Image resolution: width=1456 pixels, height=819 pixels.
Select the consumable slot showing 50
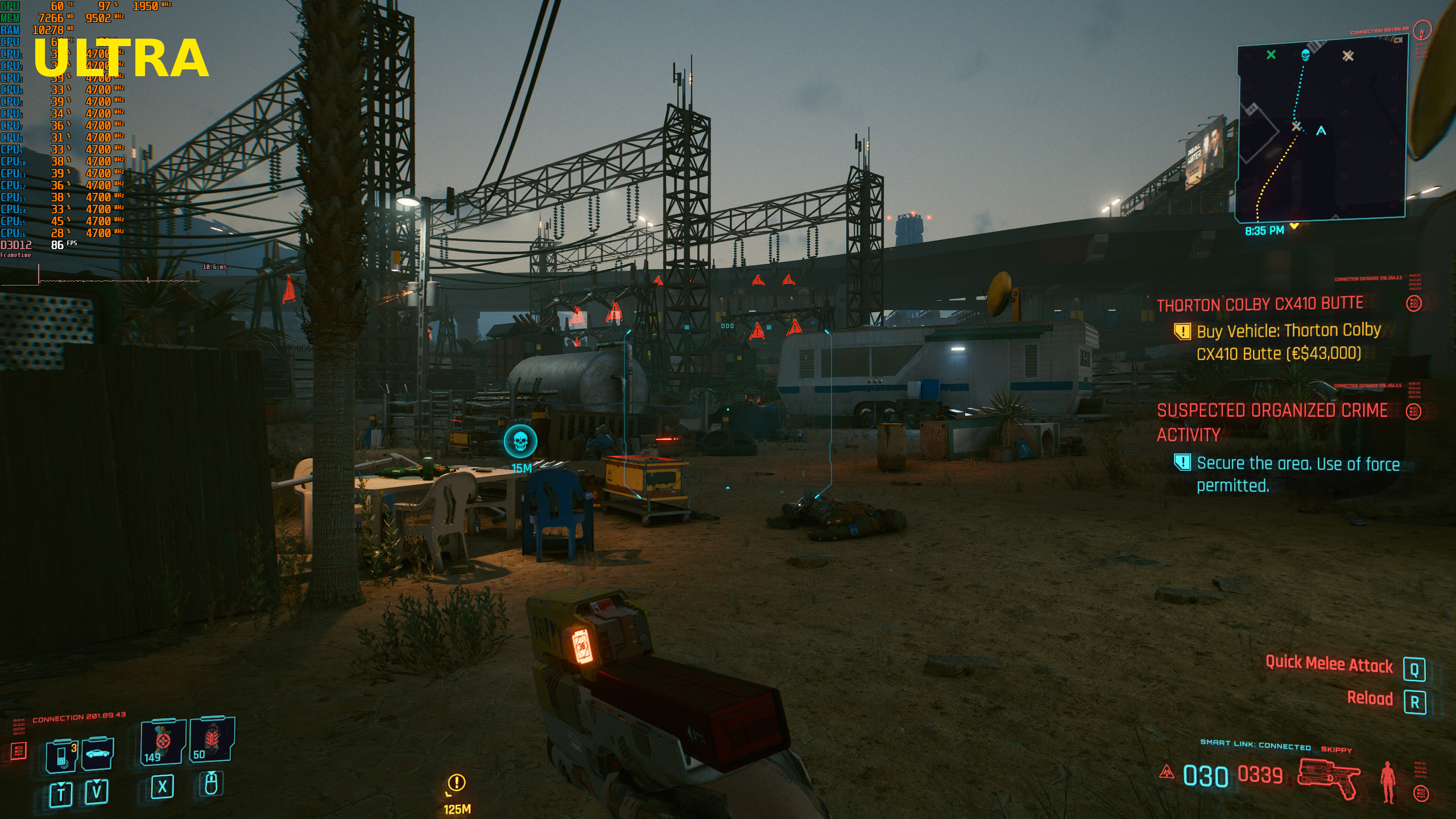click(x=211, y=739)
